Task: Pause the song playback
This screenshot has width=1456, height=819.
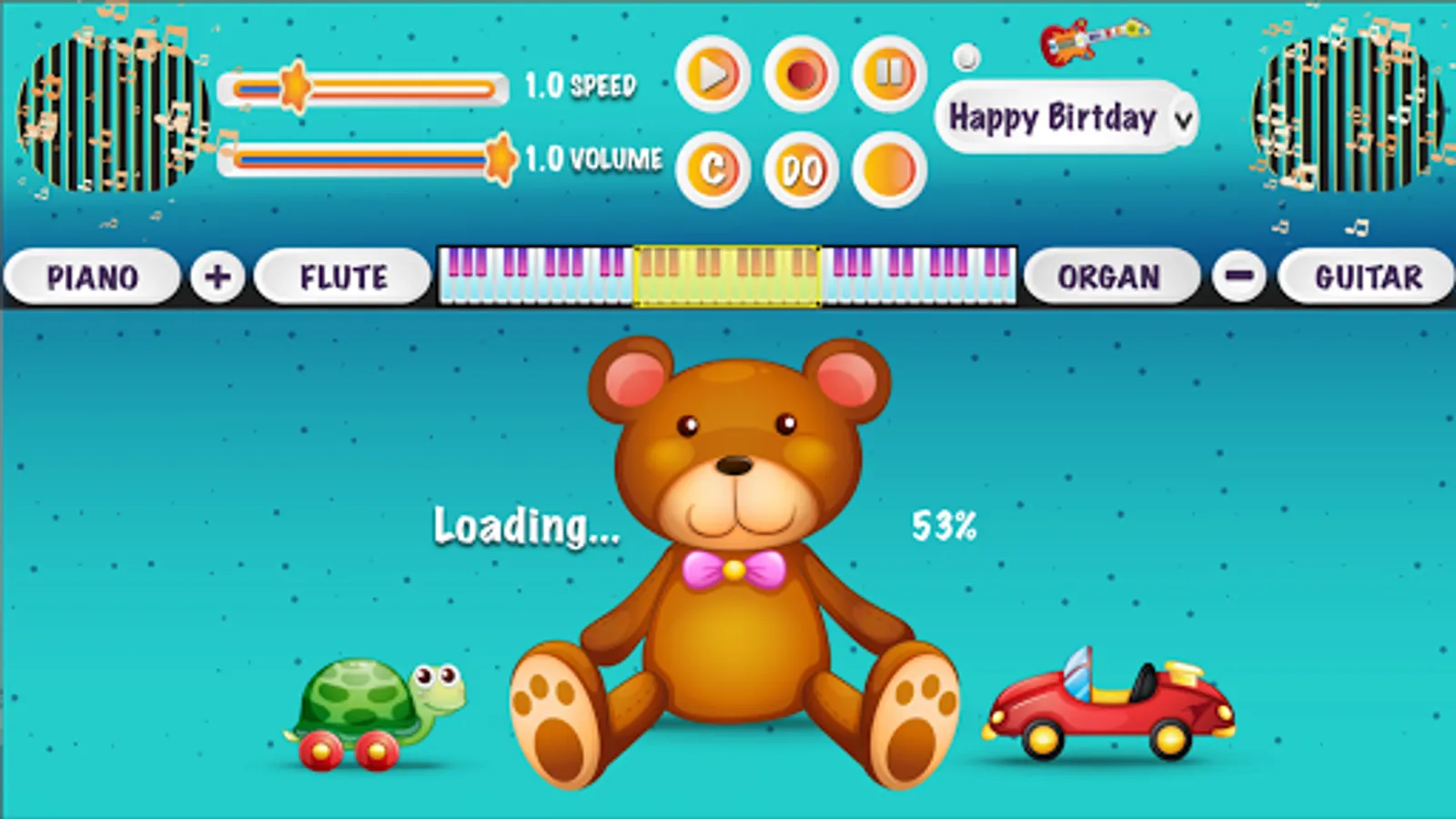Action: pos(889,73)
